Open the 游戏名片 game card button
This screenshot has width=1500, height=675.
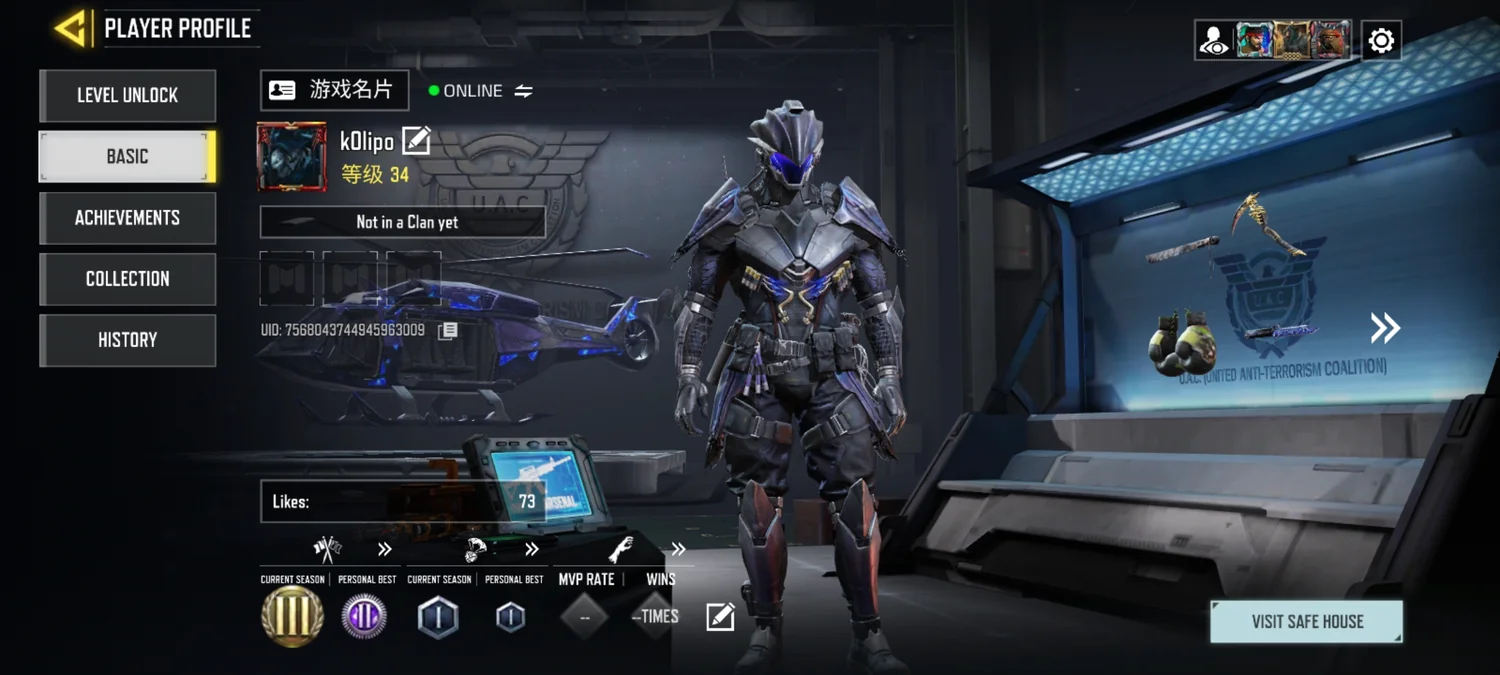(x=334, y=90)
